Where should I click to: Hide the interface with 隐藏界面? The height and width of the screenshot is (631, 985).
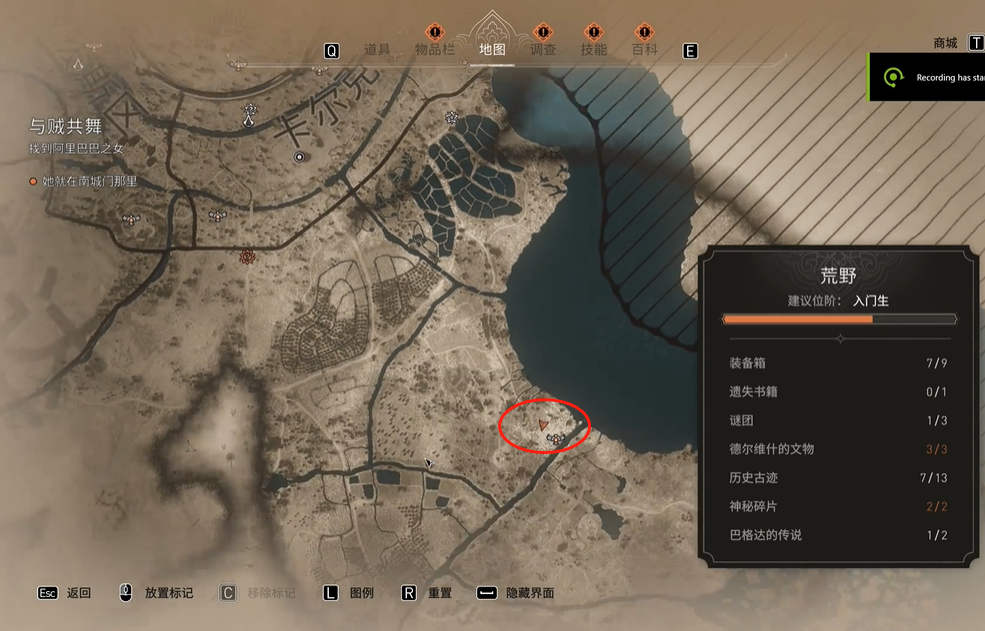coord(530,593)
